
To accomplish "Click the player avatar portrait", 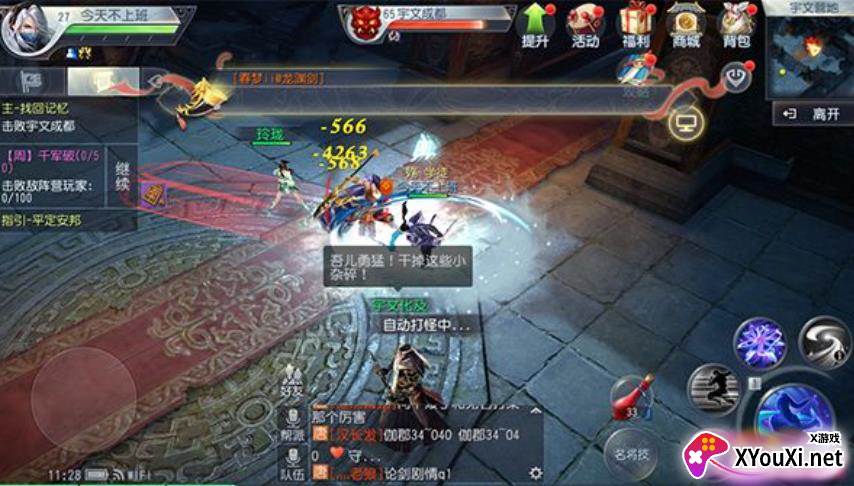I will point(24,30).
